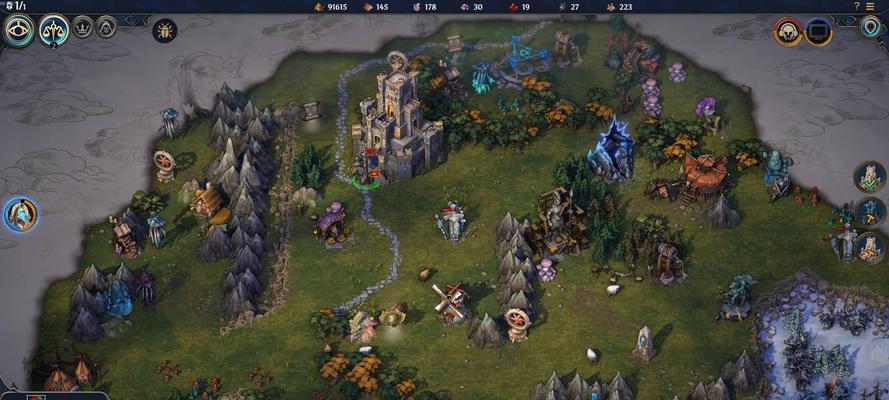
Task: Select the blue building icon with hammer
Action: pyautogui.click(x=870, y=212)
